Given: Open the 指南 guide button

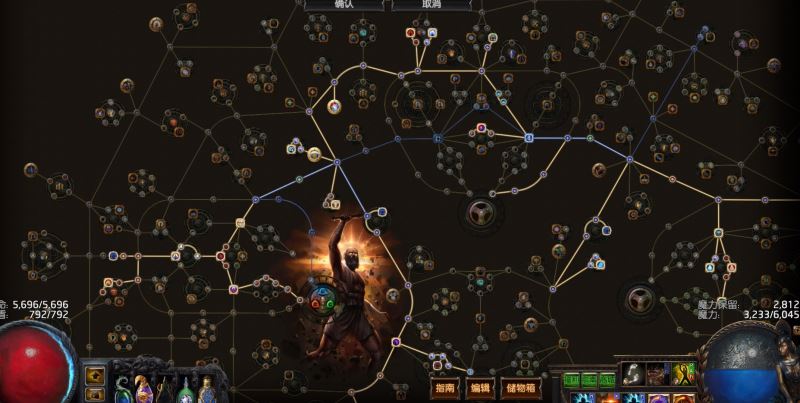Looking at the screenshot, I should coord(446,387).
